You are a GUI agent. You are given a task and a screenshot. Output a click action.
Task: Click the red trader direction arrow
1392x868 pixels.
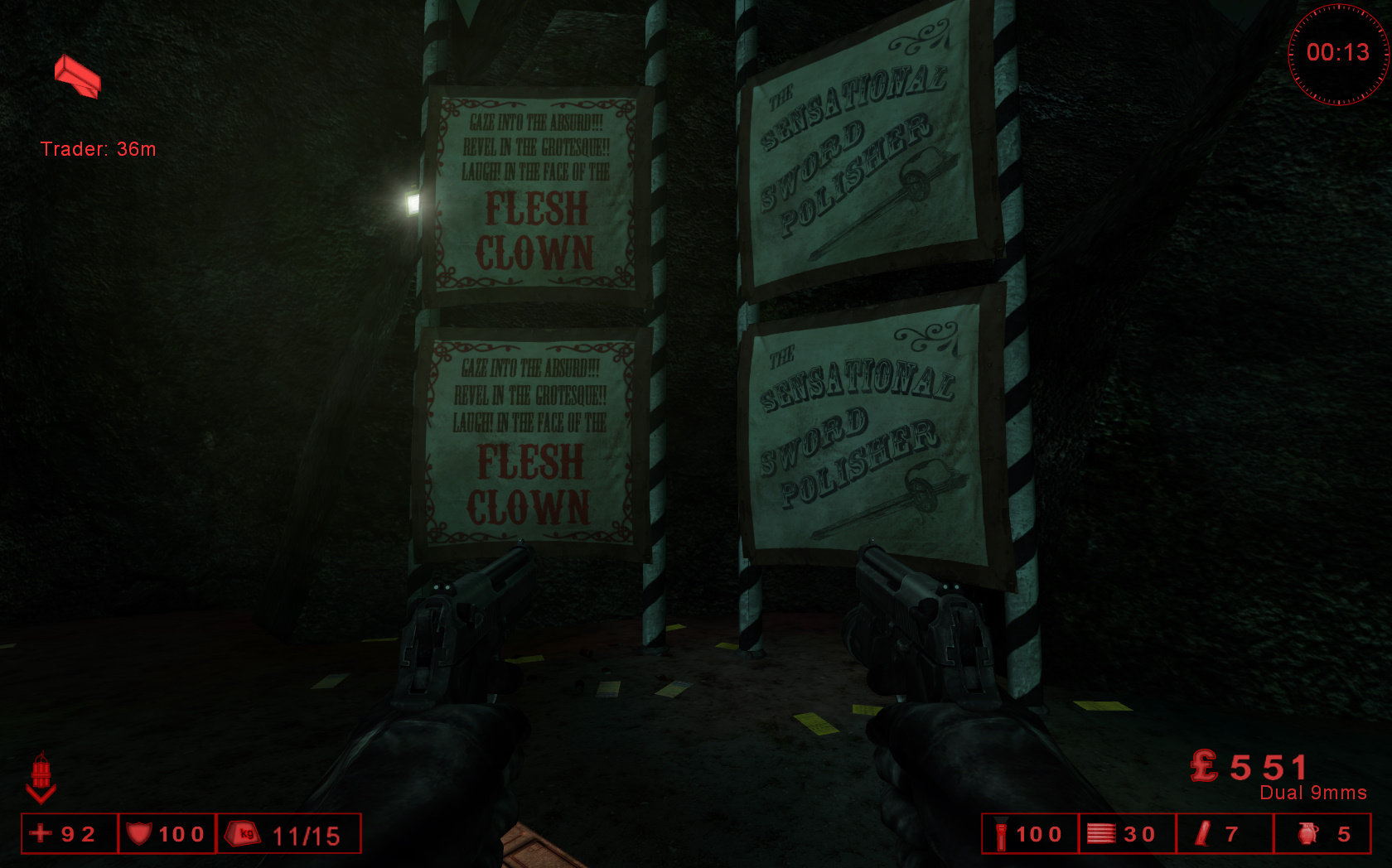tap(77, 76)
